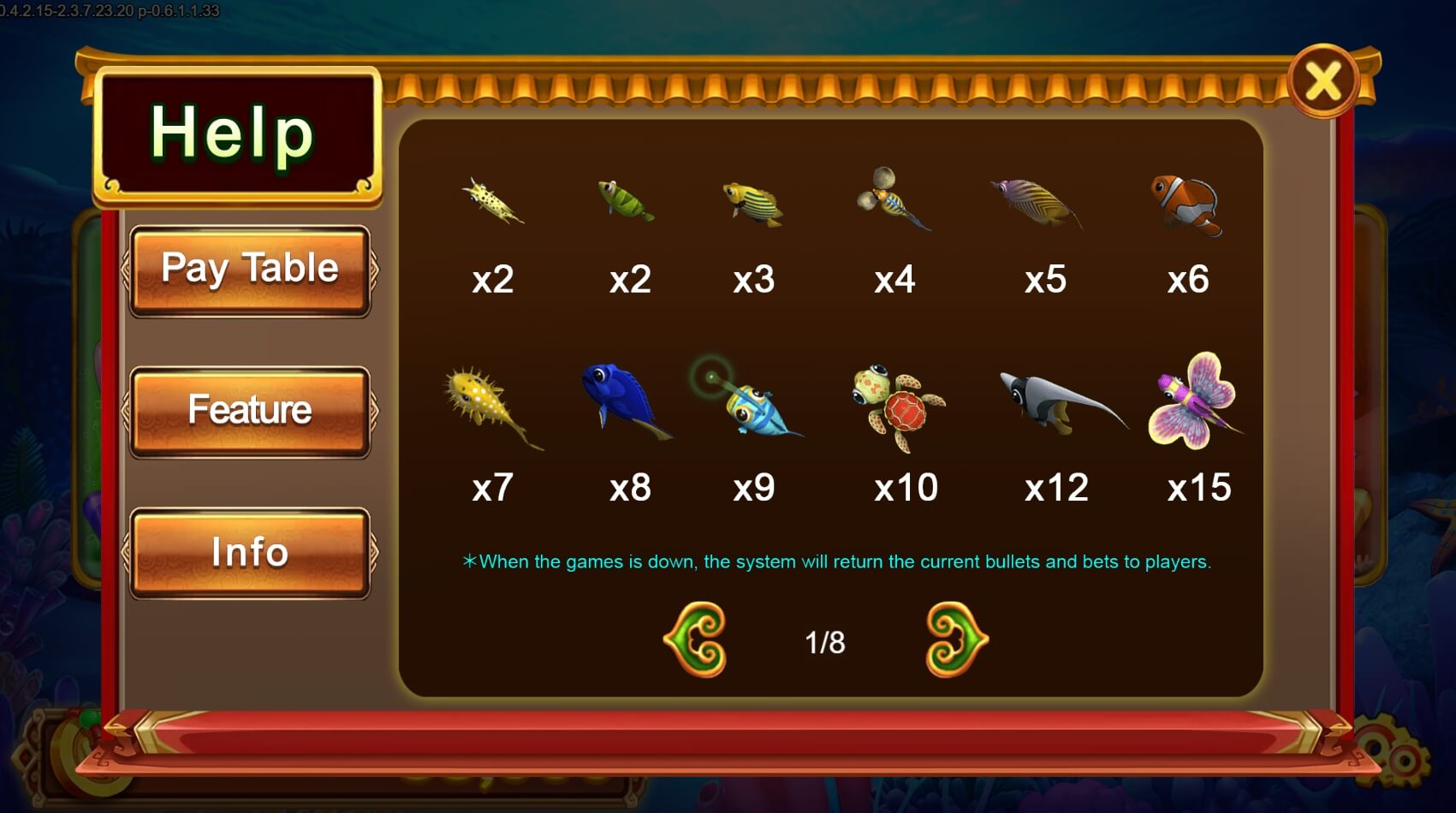
Task: Open the Info section
Action: (250, 552)
